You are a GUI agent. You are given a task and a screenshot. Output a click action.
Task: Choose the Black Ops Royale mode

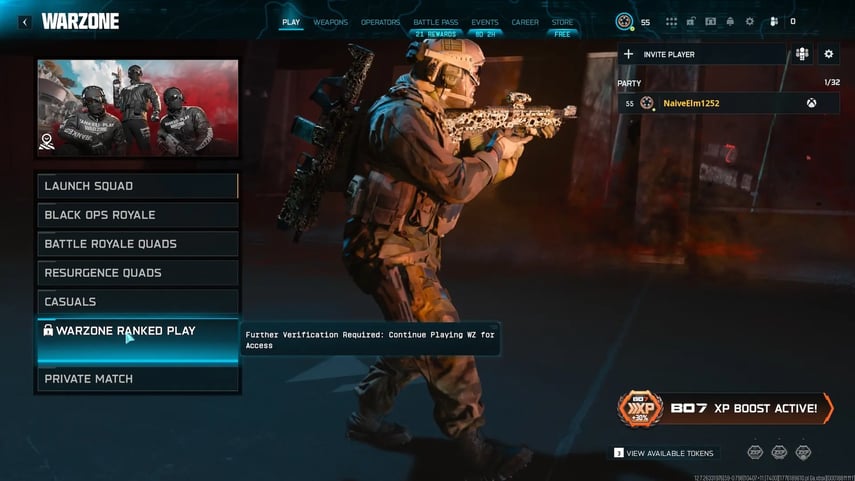pyautogui.click(x=138, y=215)
